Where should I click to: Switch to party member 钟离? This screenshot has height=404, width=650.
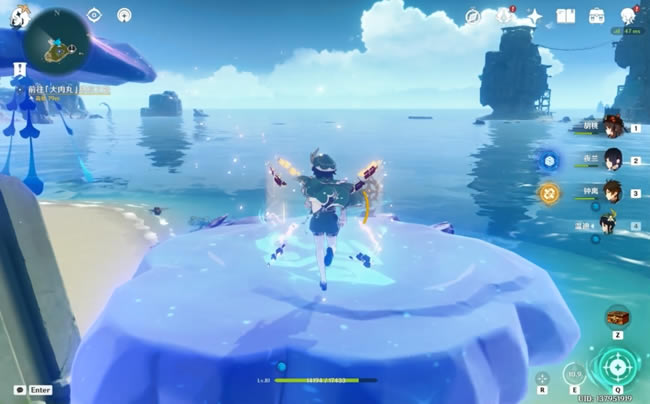point(611,192)
